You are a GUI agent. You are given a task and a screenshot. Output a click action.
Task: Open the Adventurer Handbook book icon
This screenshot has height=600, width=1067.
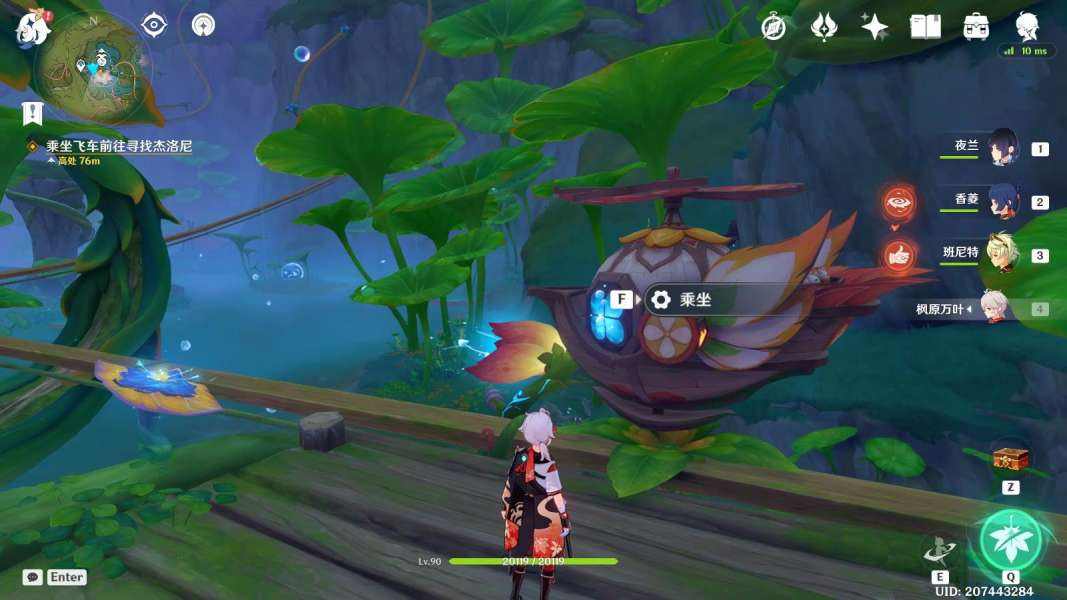[x=925, y=27]
